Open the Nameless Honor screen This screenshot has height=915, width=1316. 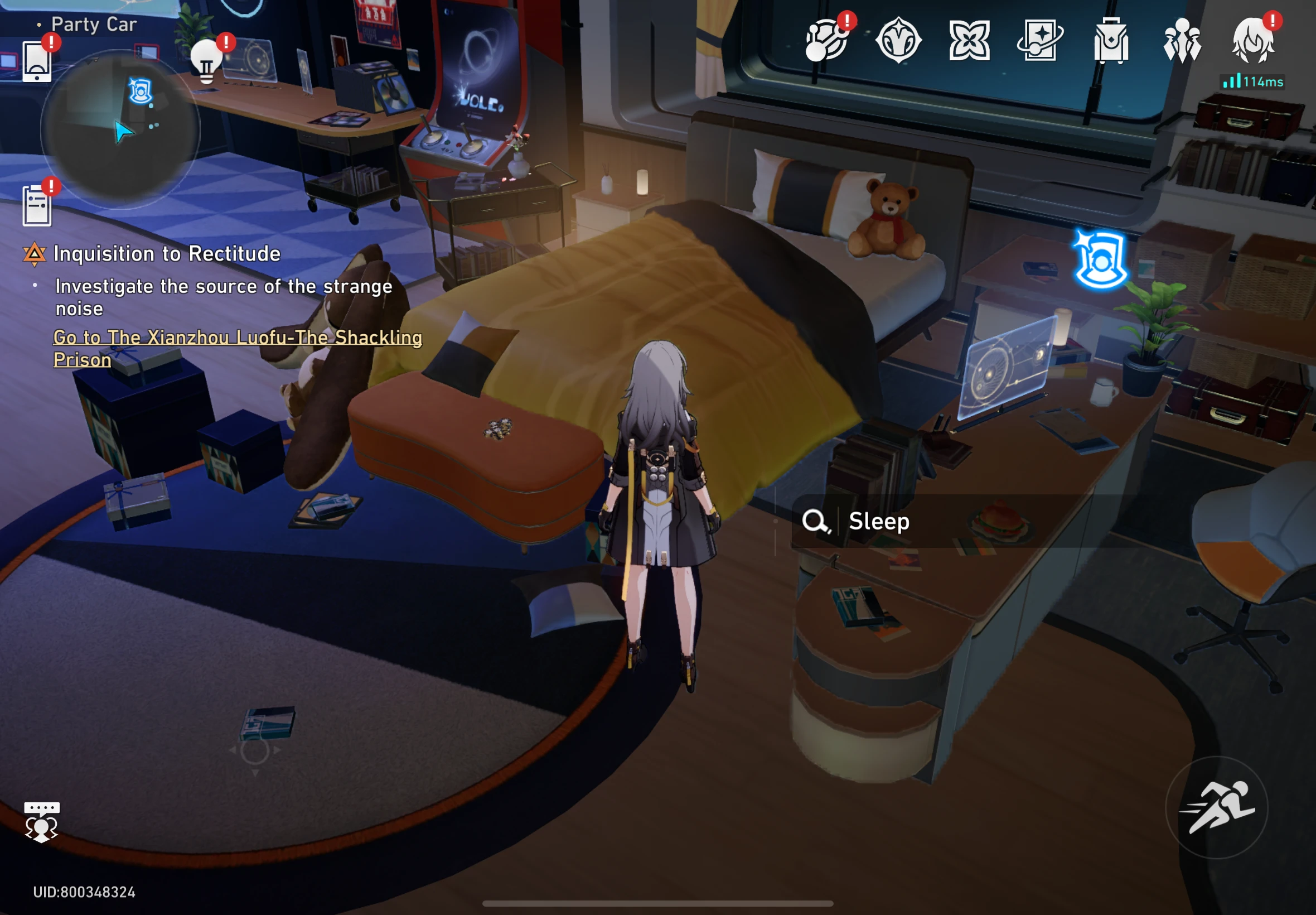[901, 40]
